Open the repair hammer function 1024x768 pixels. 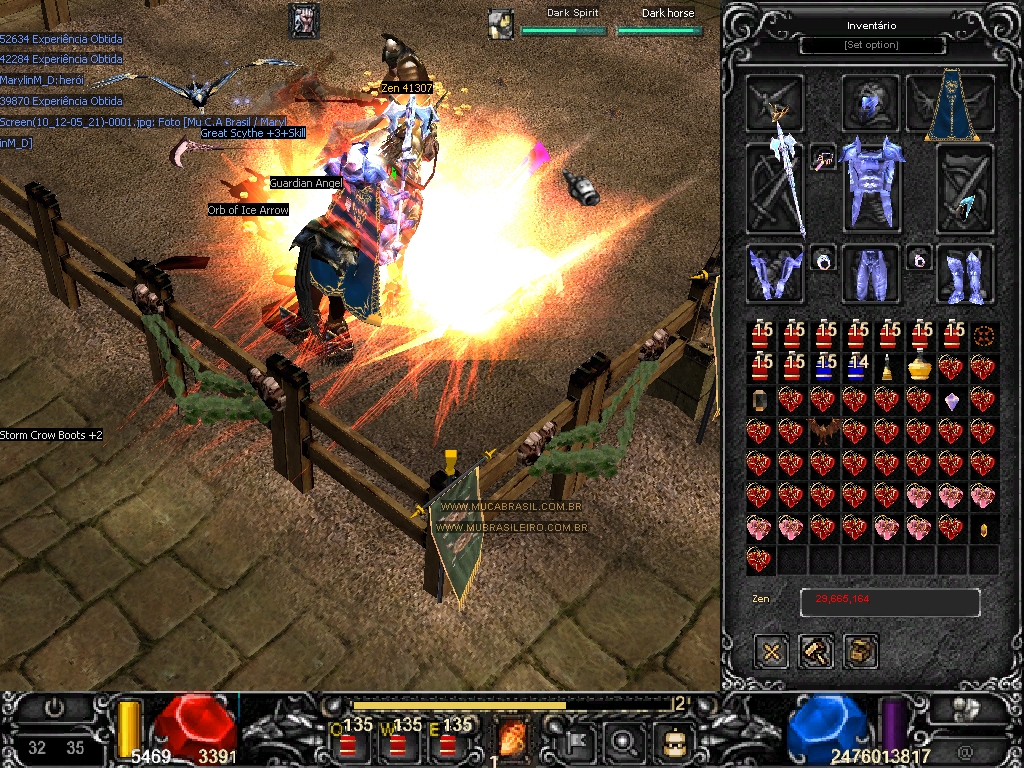point(816,652)
